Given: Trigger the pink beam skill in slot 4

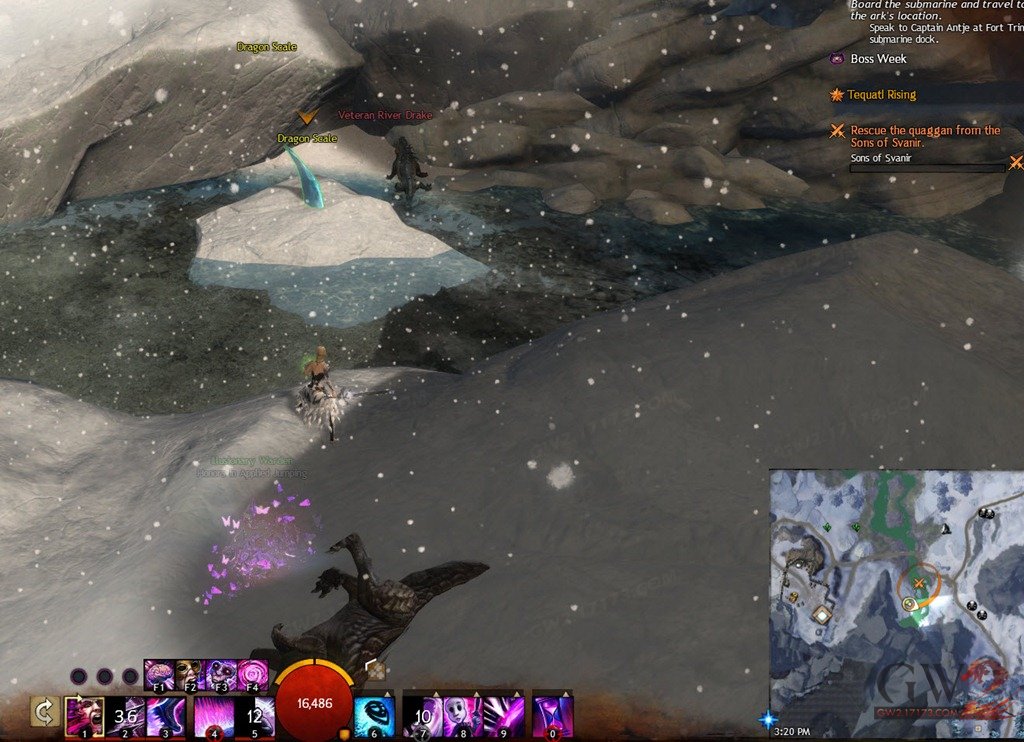Looking at the screenshot, I should pyautogui.click(x=212, y=716).
